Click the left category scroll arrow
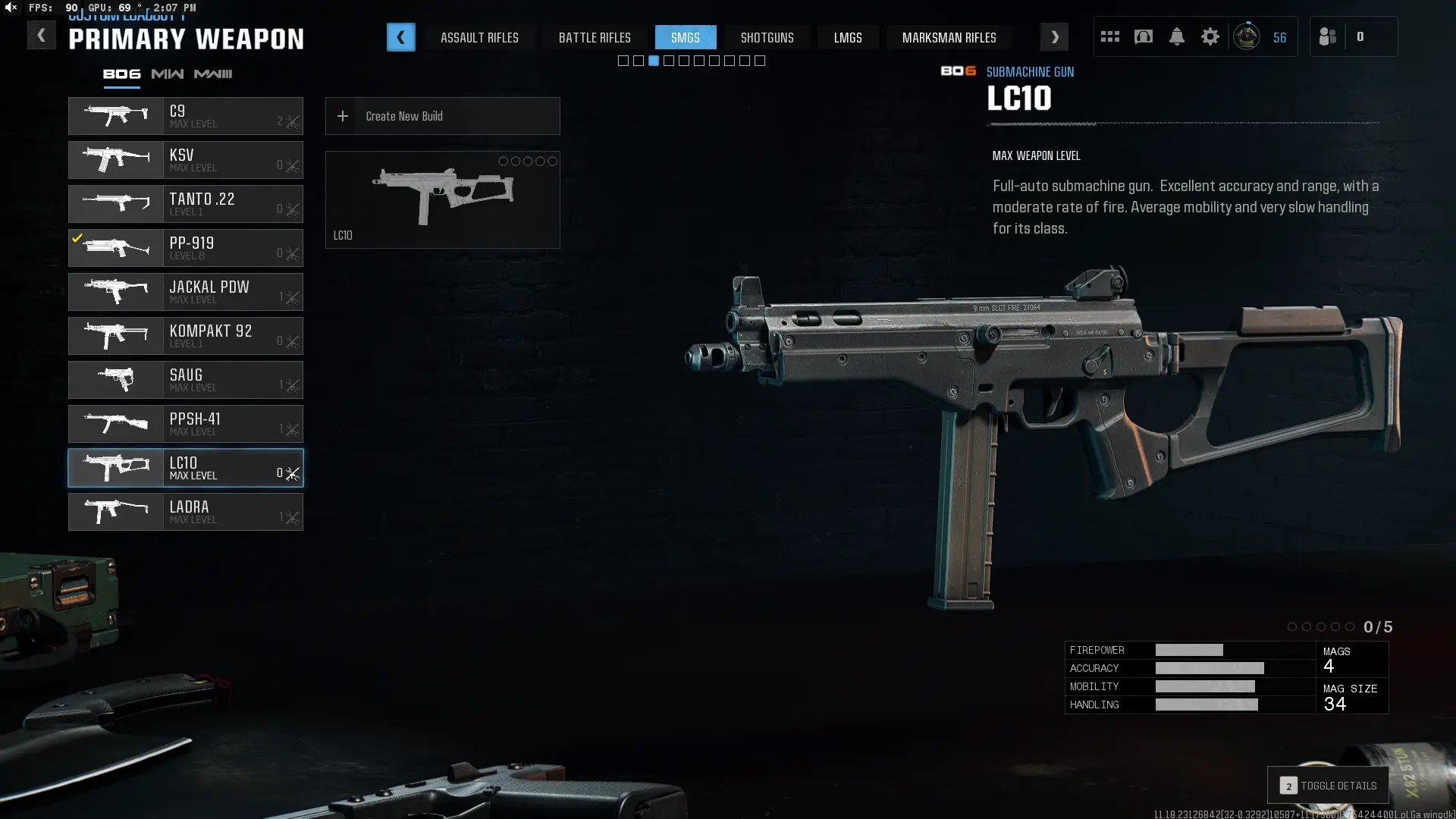Screen dimensions: 1456x819 400,37
